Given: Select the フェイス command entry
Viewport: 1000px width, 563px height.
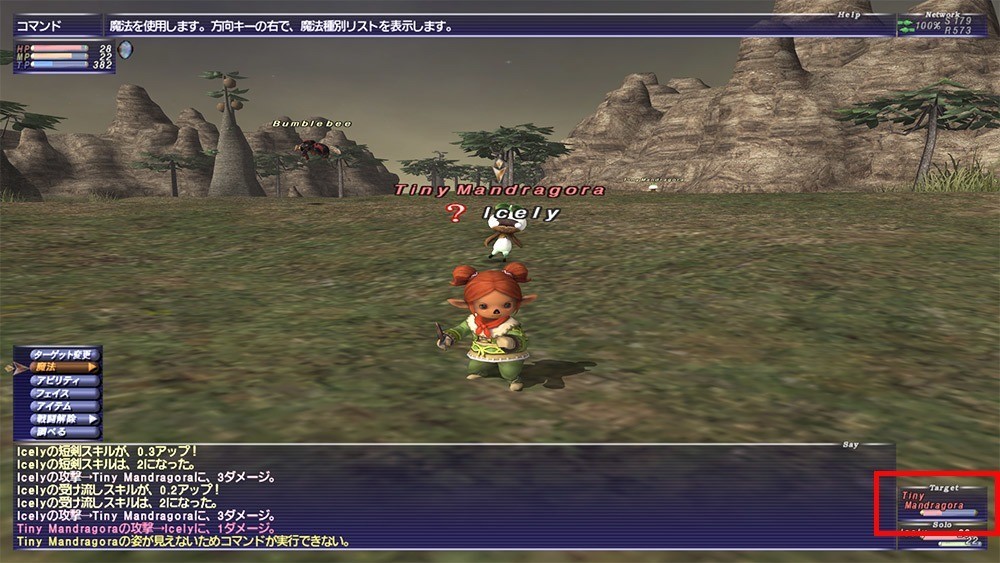Looking at the screenshot, I should [62, 394].
